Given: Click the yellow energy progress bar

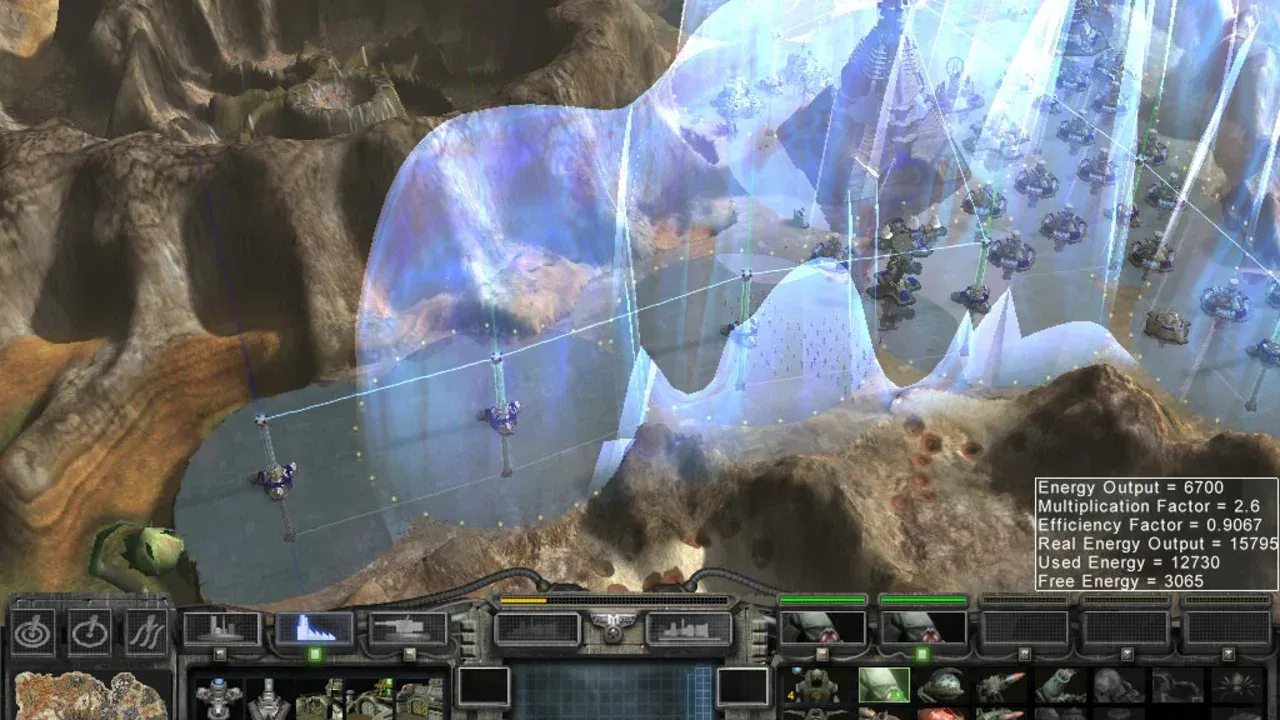Looking at the screenshot, I should [524, 600].
